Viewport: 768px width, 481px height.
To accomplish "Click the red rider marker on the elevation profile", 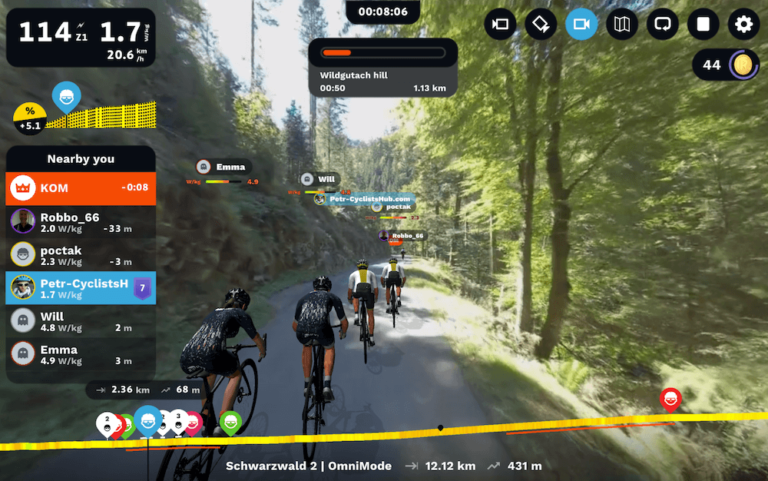I will click(671, 400).
